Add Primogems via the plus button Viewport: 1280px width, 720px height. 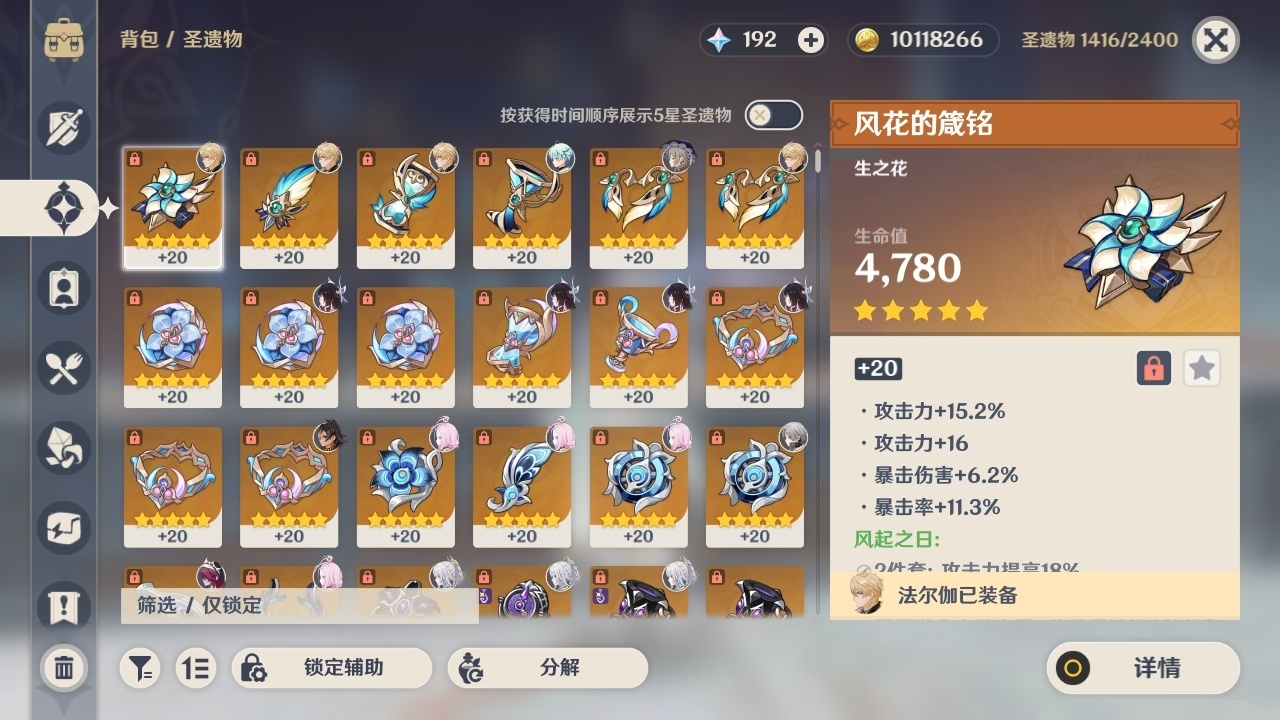811,39
